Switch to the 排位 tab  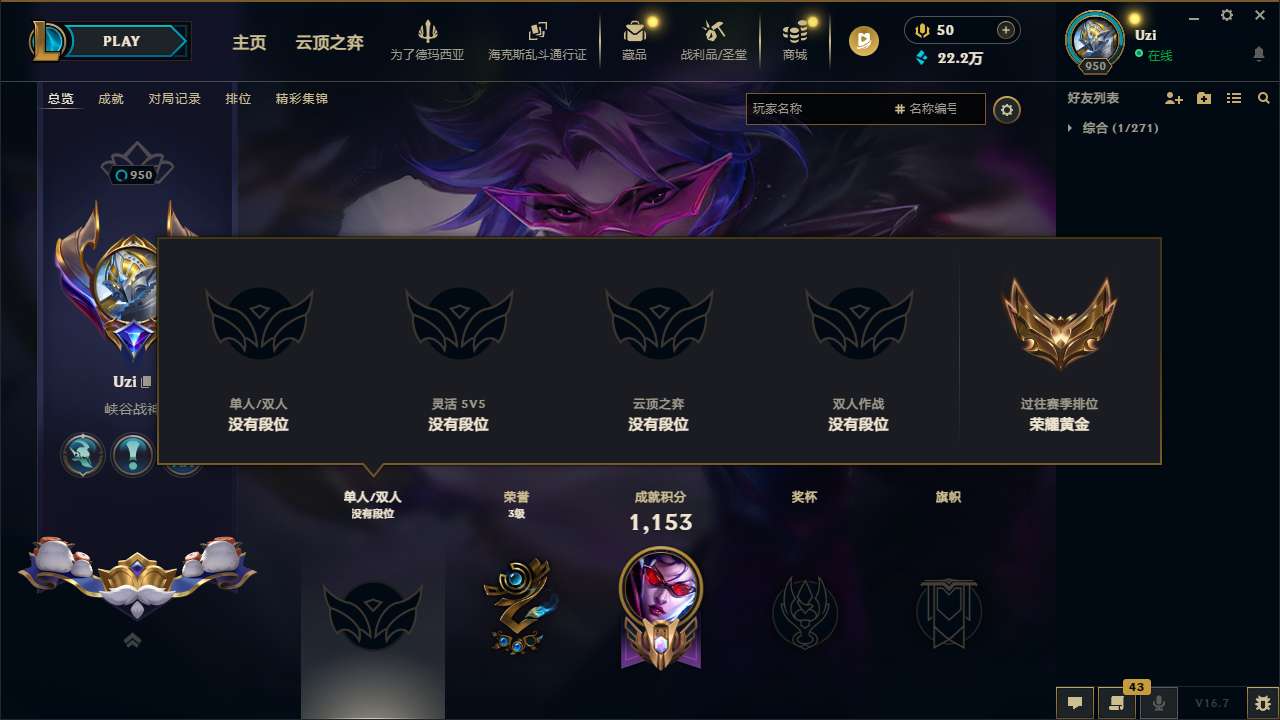point(238,99)
